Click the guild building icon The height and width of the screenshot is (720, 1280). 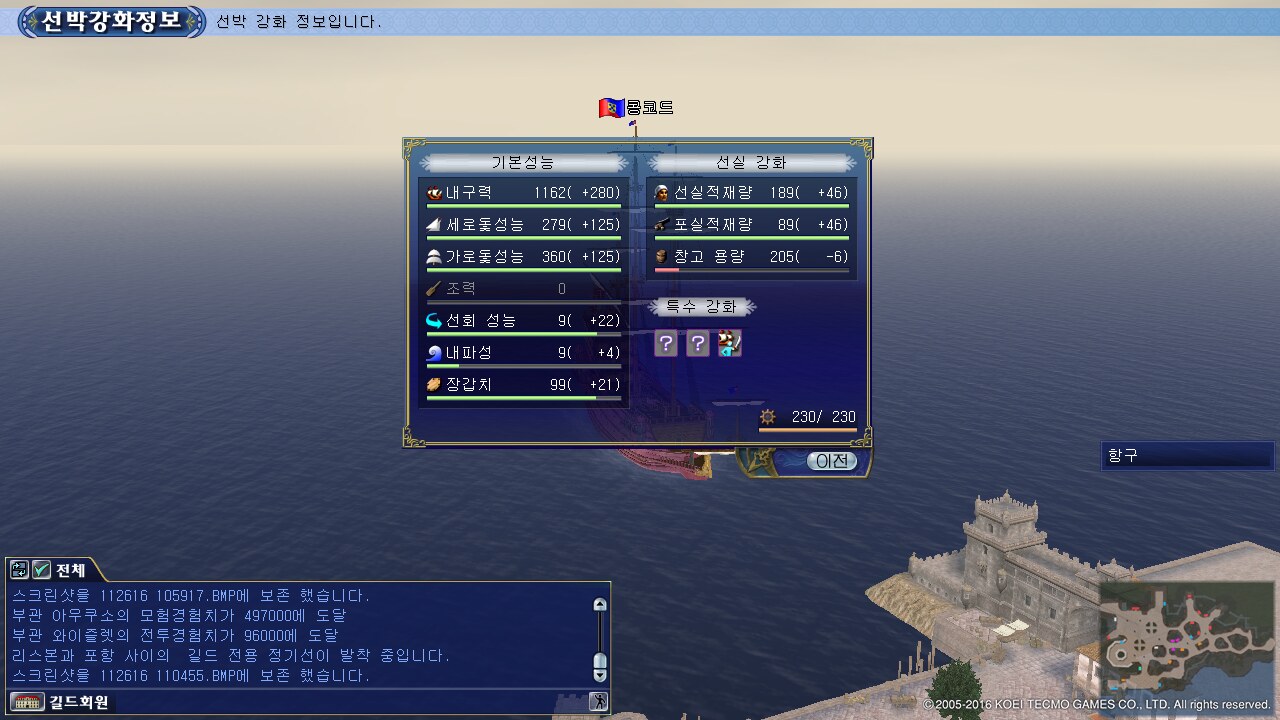coord(28,702)
